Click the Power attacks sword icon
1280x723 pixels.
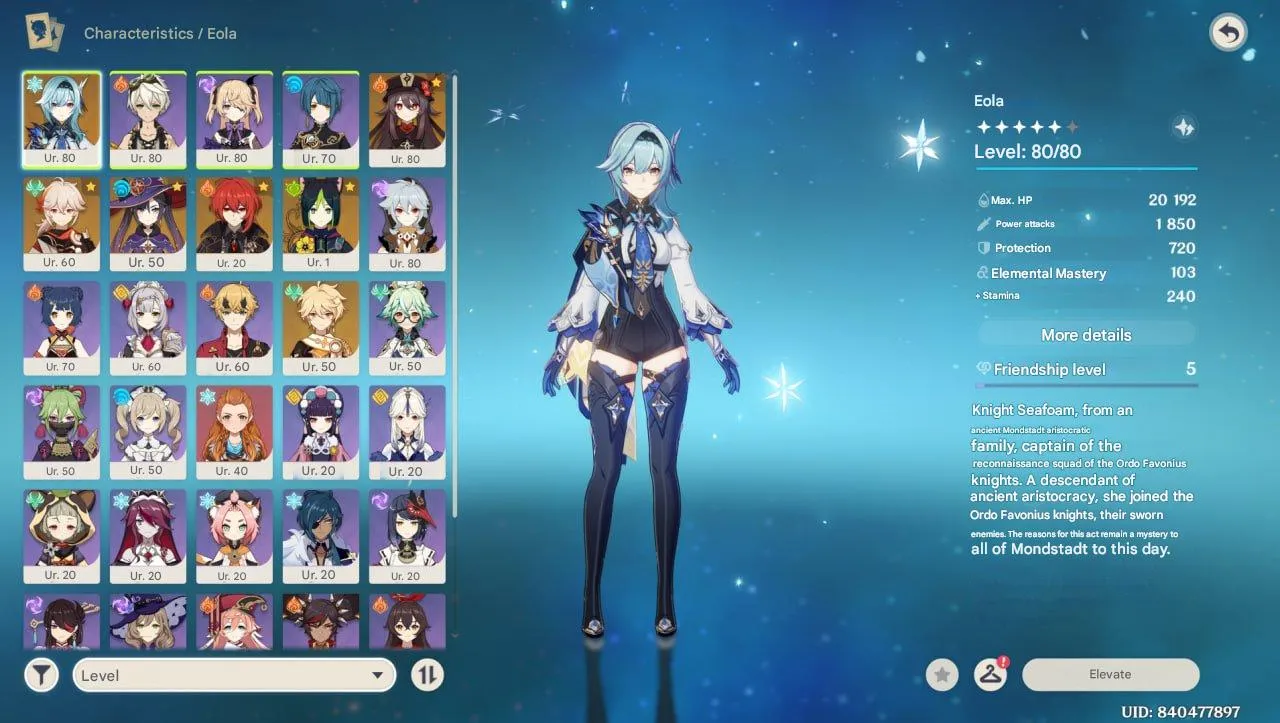(x=982, y=224)
